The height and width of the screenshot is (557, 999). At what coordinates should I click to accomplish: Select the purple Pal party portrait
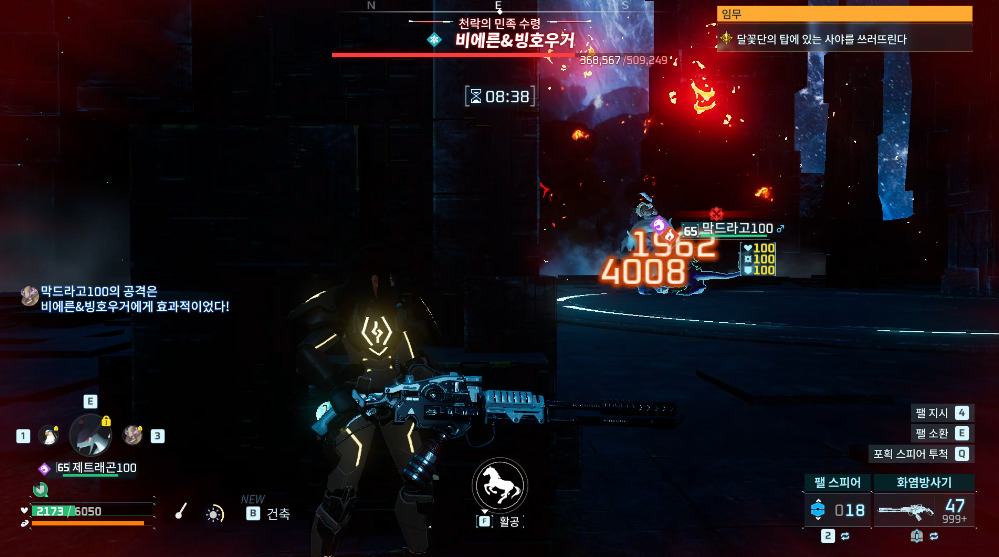132,435
